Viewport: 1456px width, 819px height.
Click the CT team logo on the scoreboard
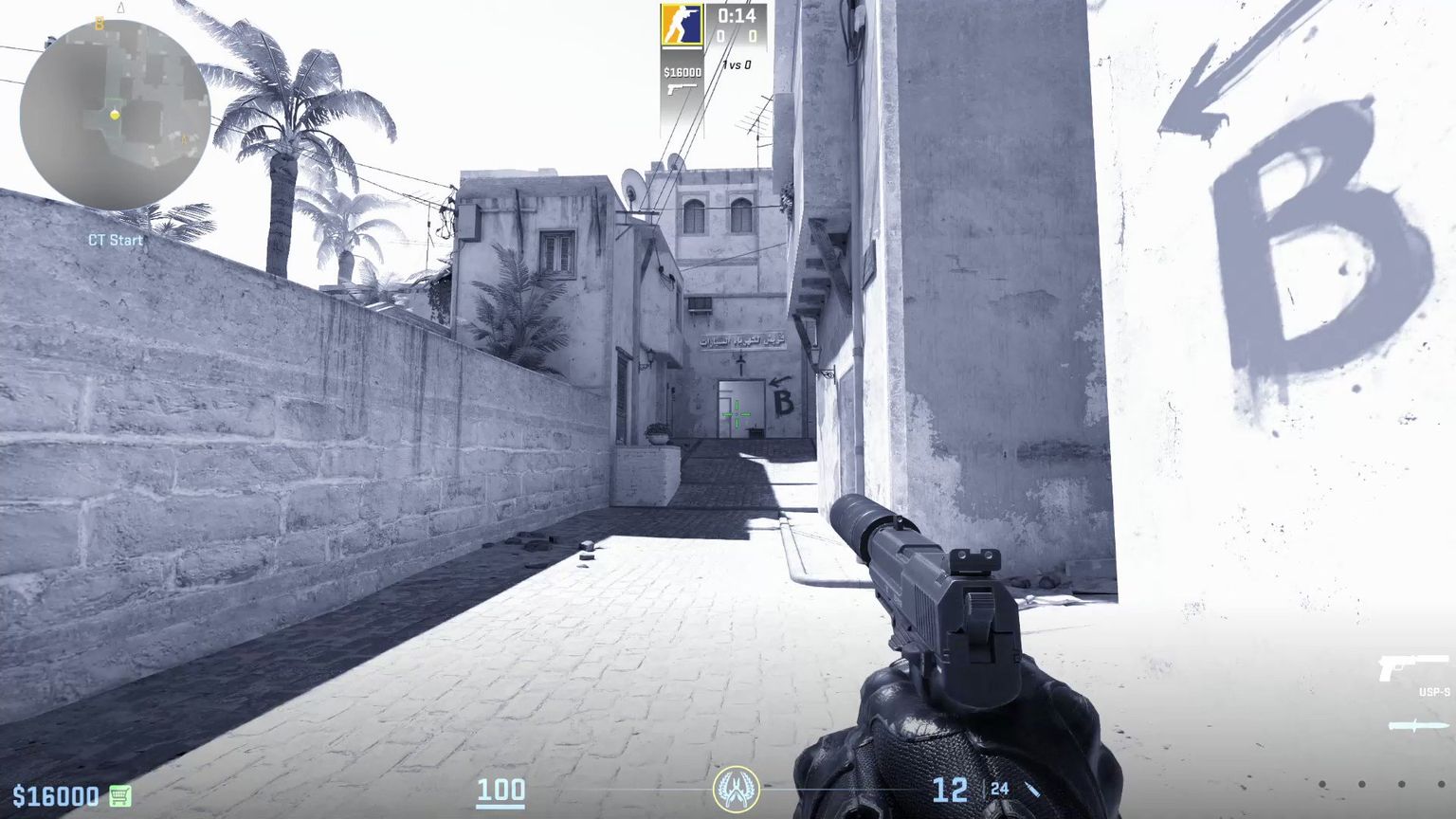pyautogui.click(x=681, y=23)
